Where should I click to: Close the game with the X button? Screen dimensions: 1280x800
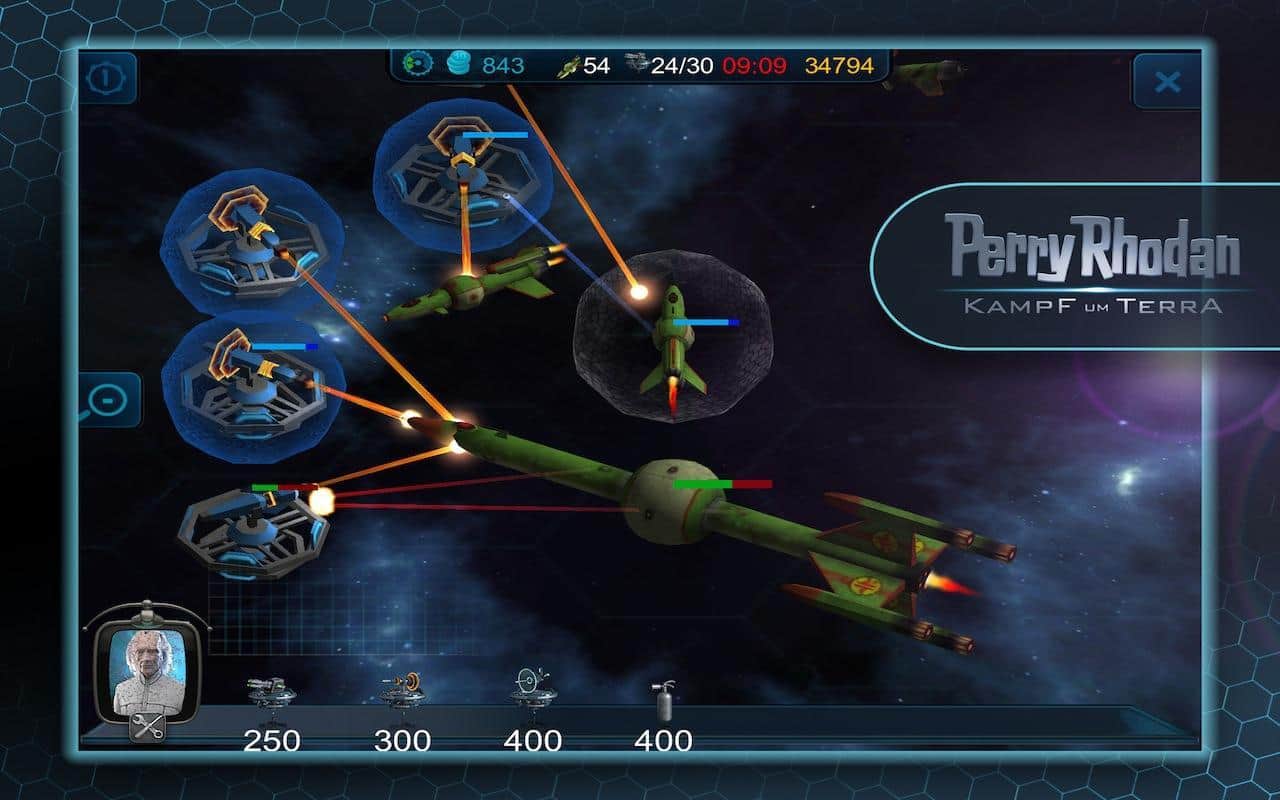pyautogui.click(x=1166, y=81)
